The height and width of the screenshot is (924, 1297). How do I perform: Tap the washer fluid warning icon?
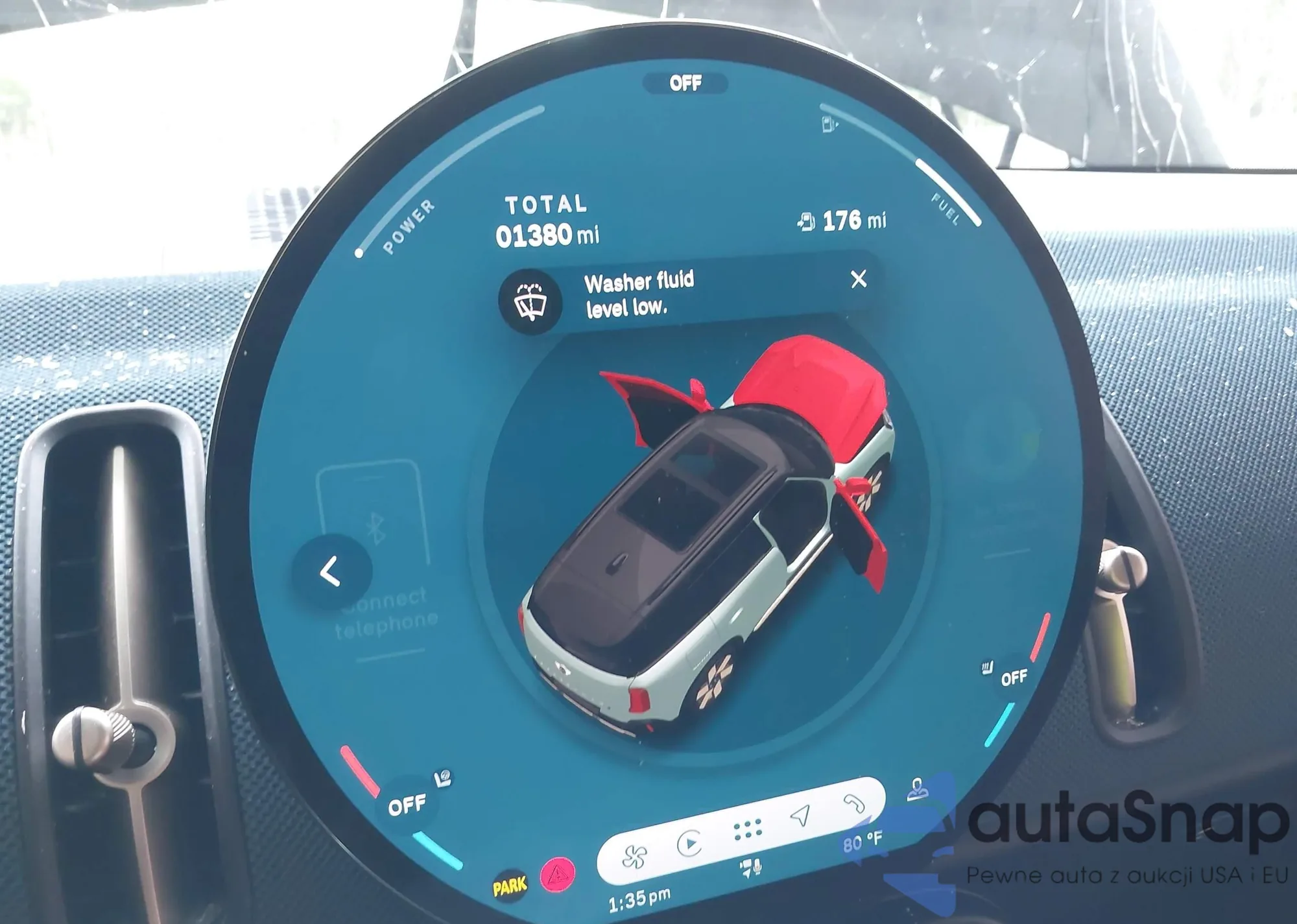point(530,302)
